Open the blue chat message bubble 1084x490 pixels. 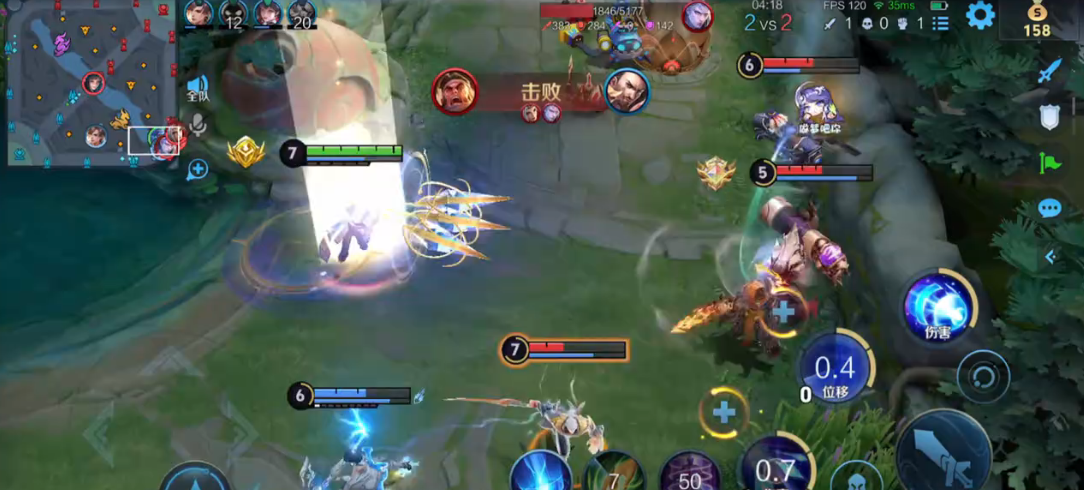(1049, 208)
